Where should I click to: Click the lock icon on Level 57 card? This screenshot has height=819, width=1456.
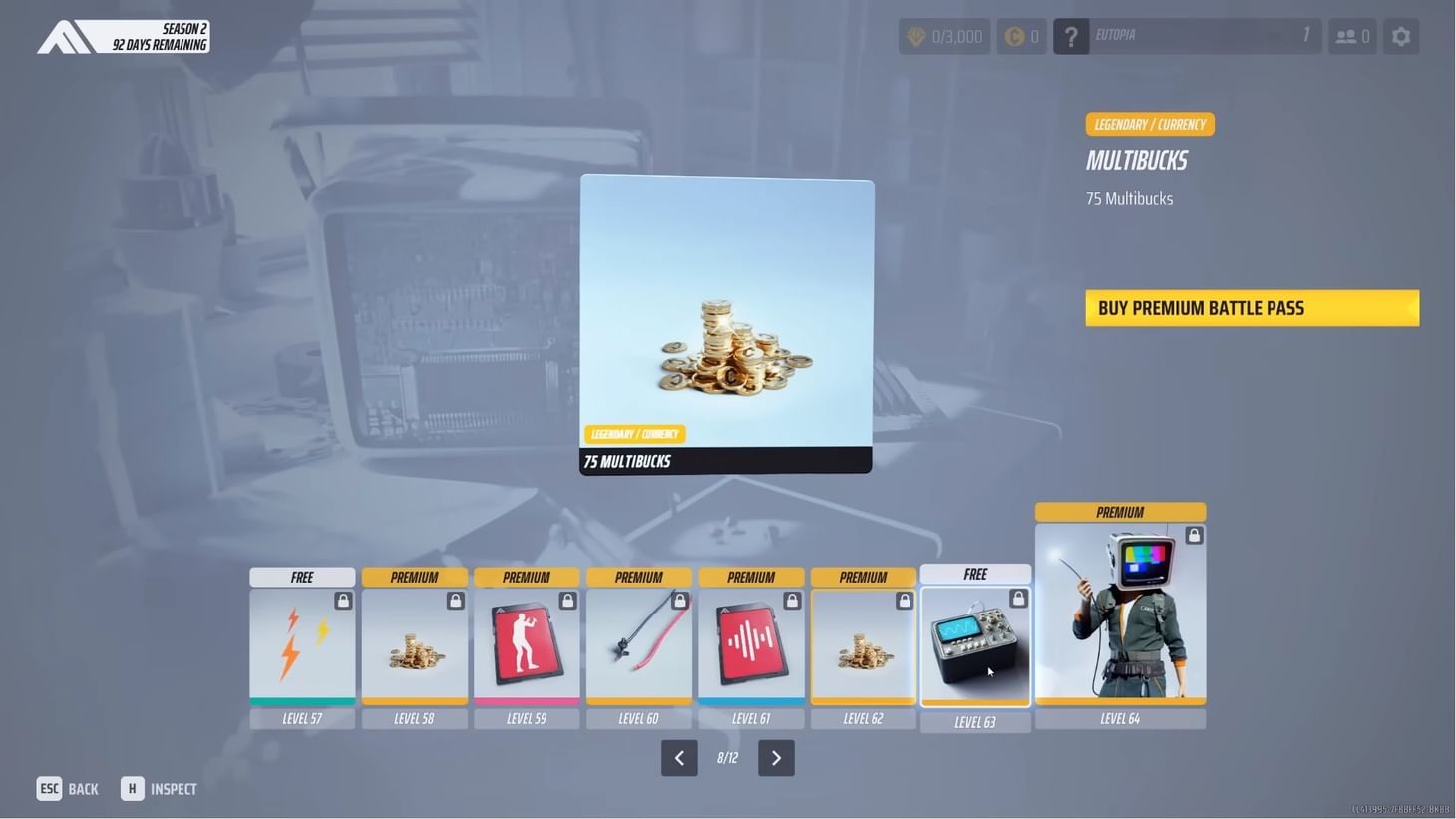(x=343, y=600)
